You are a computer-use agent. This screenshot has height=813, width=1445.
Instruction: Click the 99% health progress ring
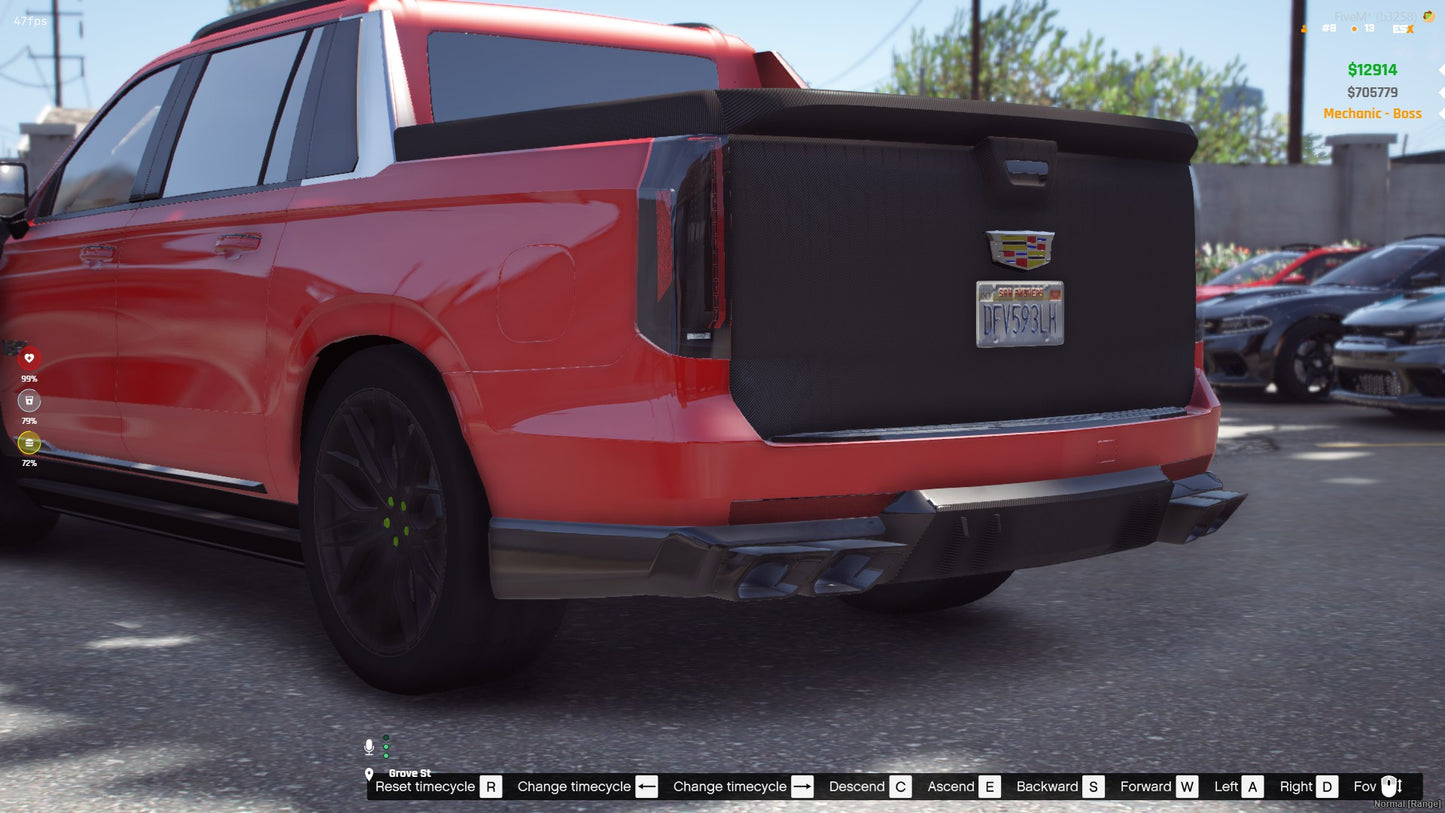[29, 356]
